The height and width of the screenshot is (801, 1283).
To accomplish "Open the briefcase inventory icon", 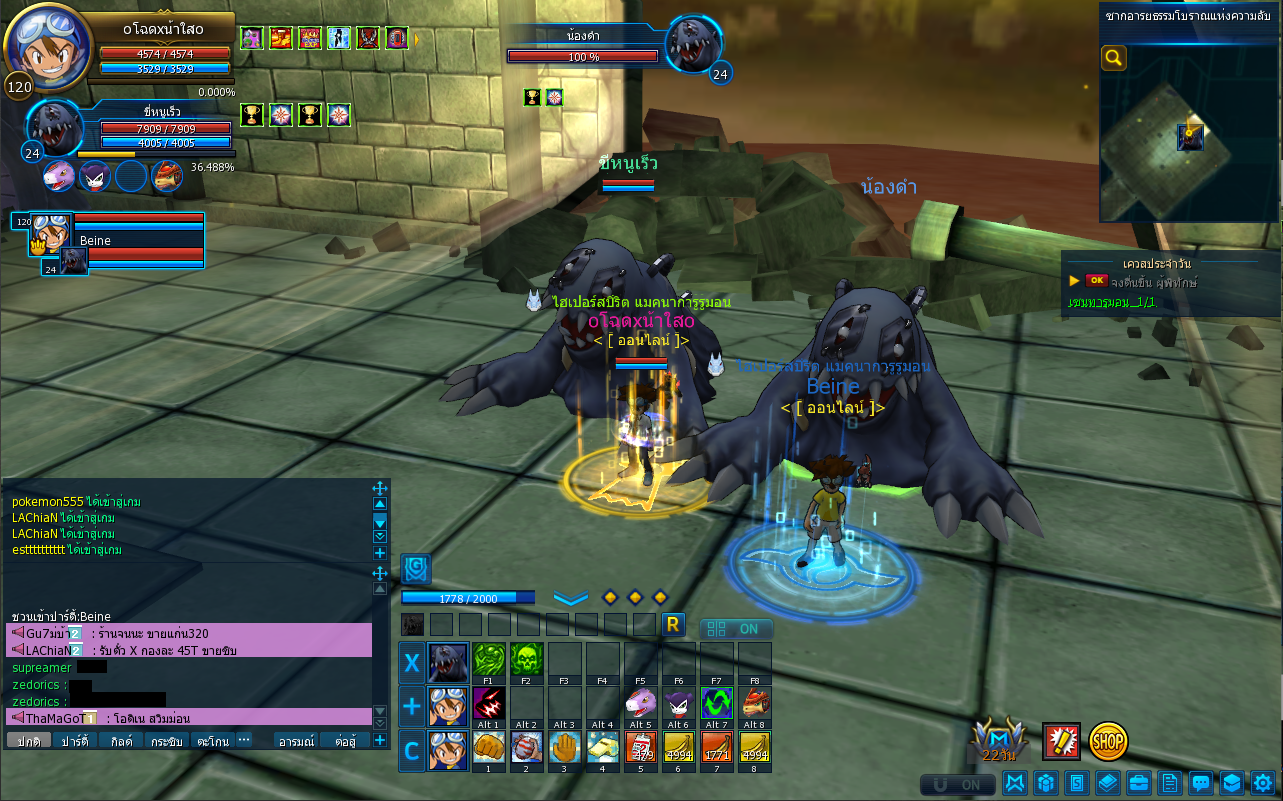I will click(x=1138, y=783).
